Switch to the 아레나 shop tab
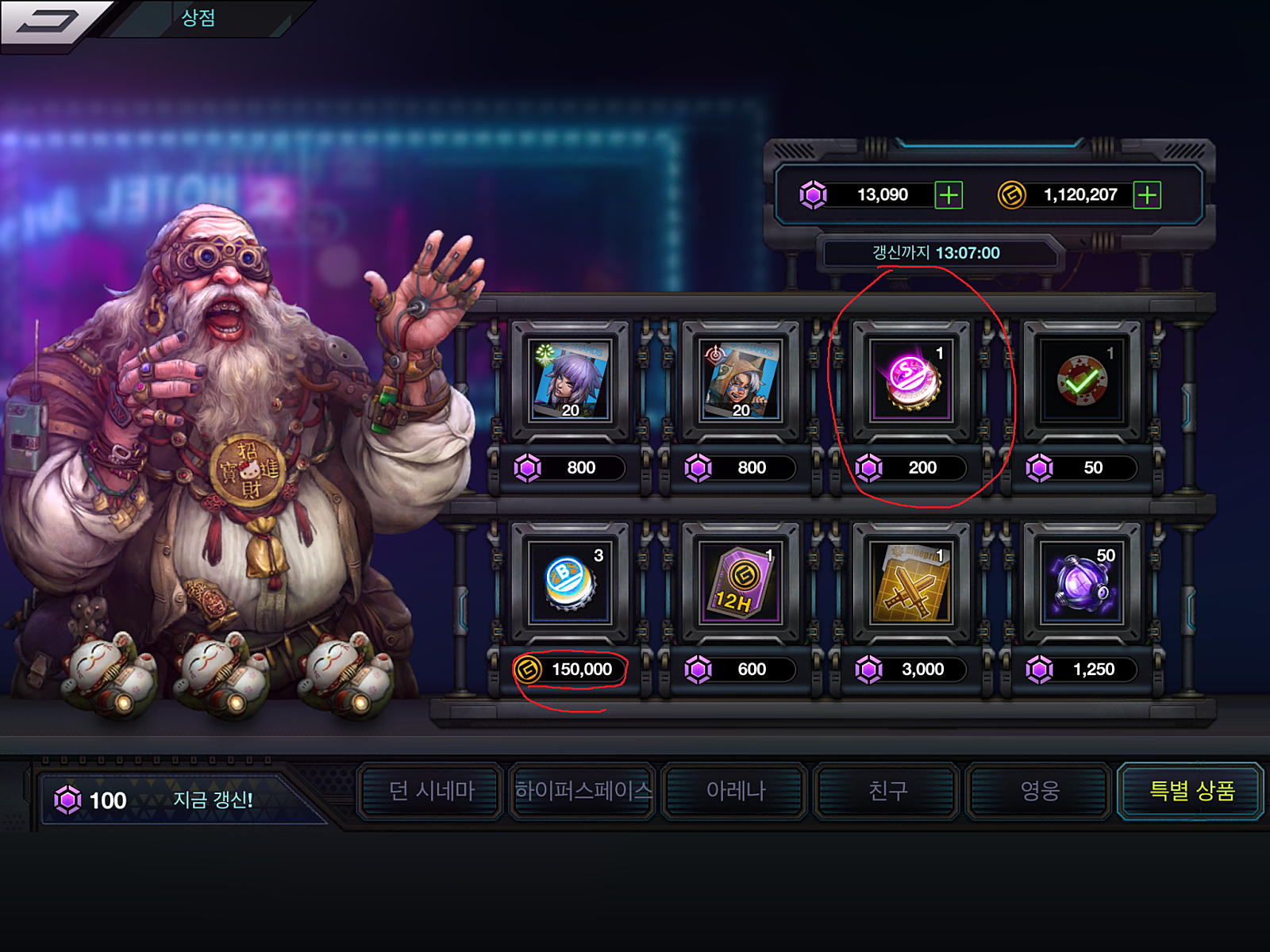 click(736, 791)
